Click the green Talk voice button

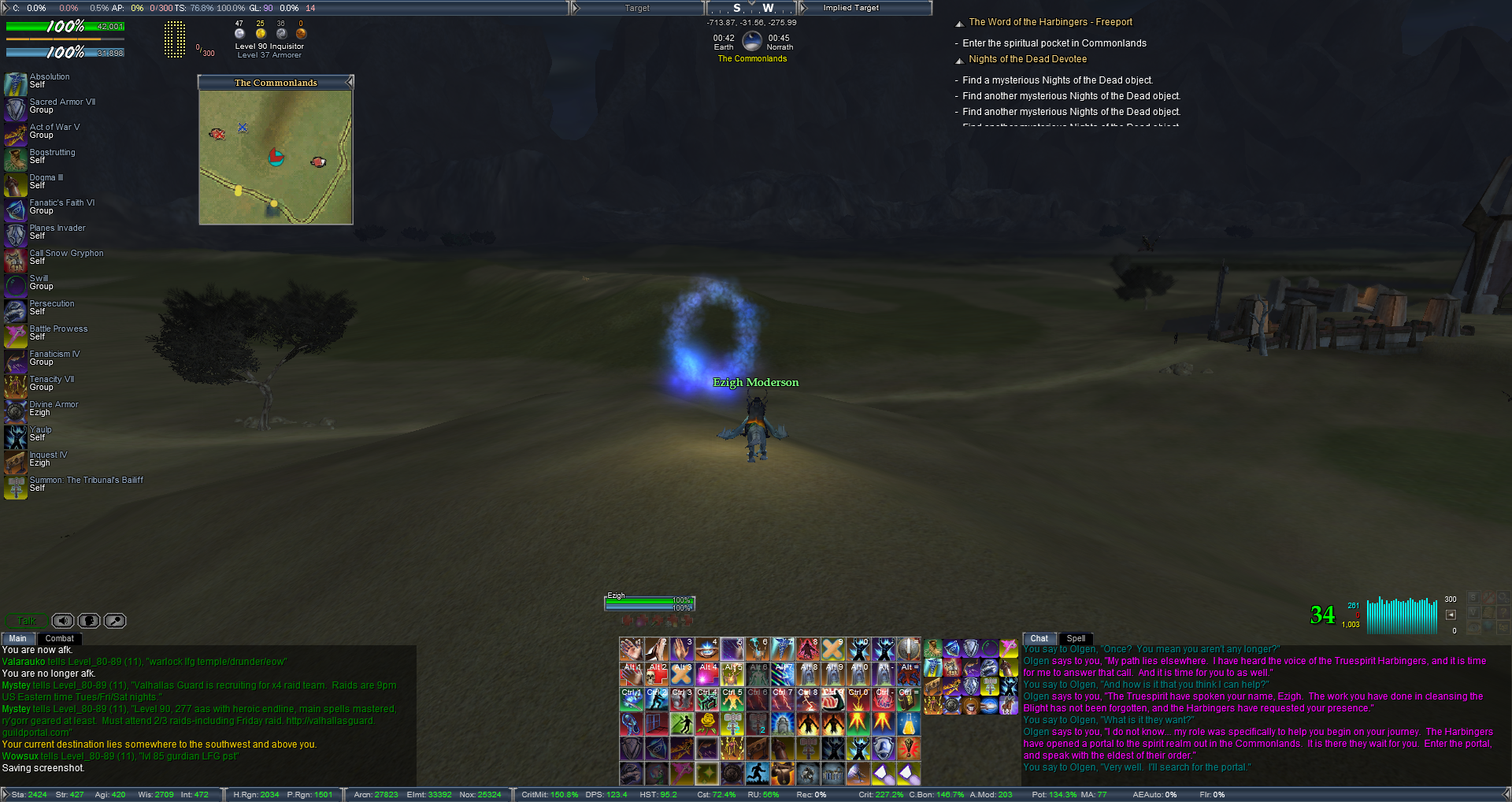pyautogui.click(x=27, y=621)
